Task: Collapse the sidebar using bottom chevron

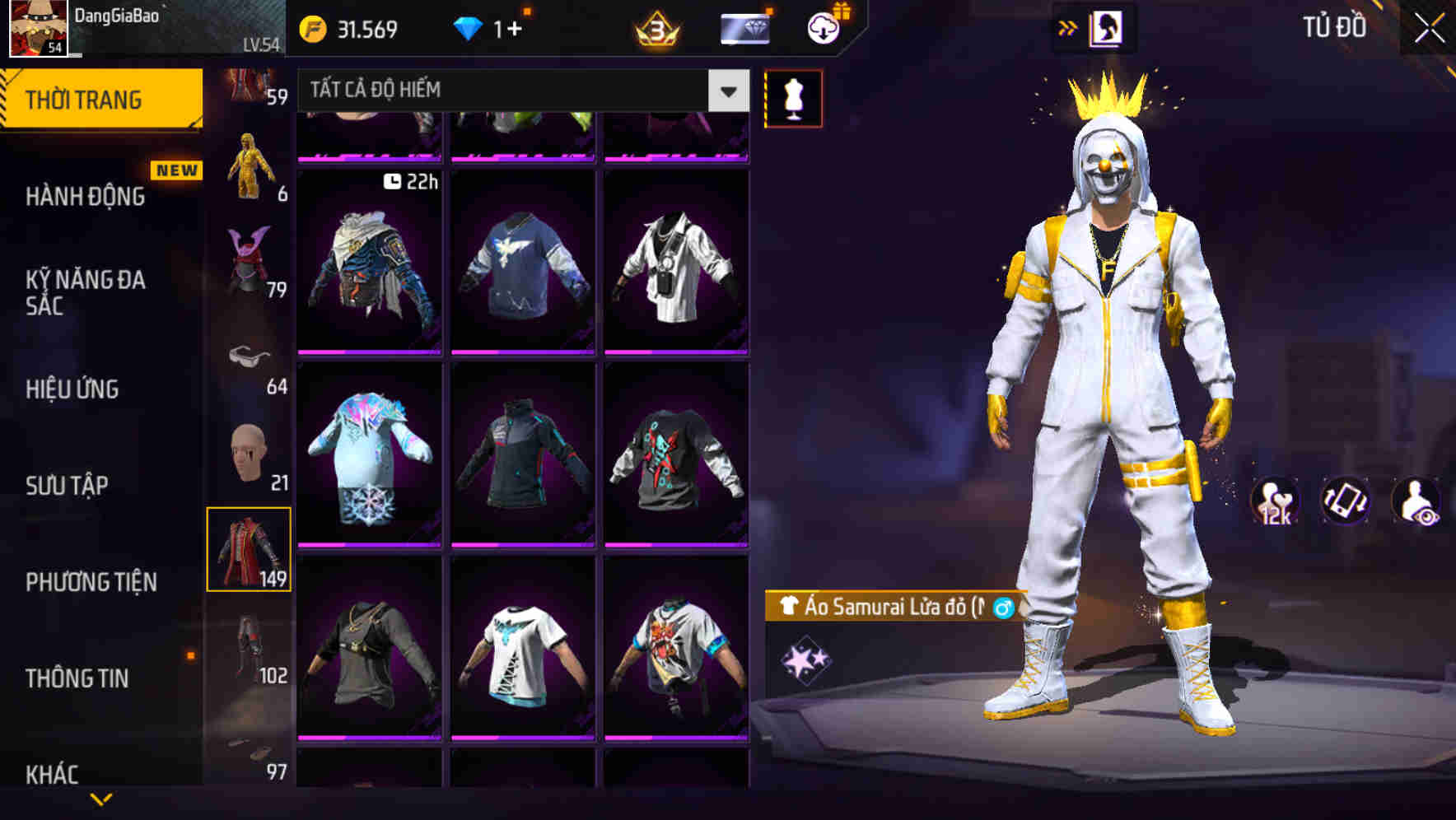Action: pyautogui.click(x=100, y=799)
